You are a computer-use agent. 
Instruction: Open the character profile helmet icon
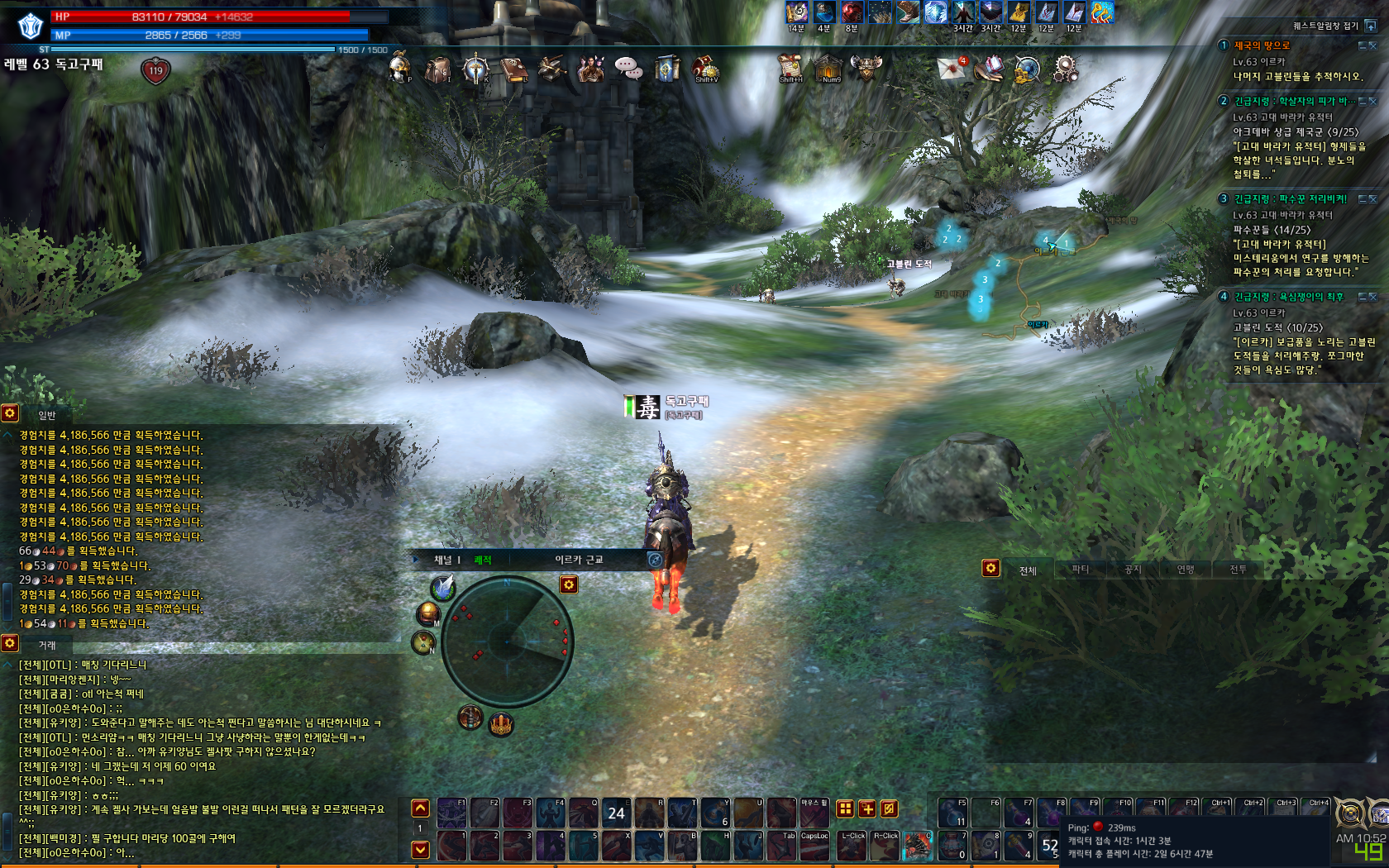point(400,68)
